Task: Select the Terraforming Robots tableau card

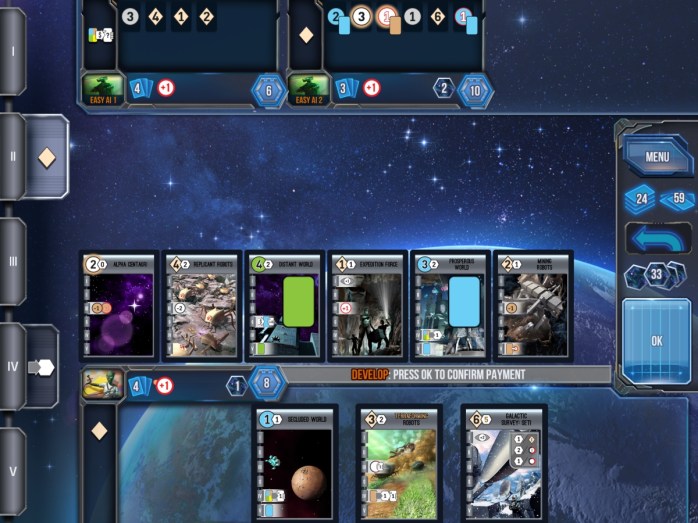Action: coord(400,463)
